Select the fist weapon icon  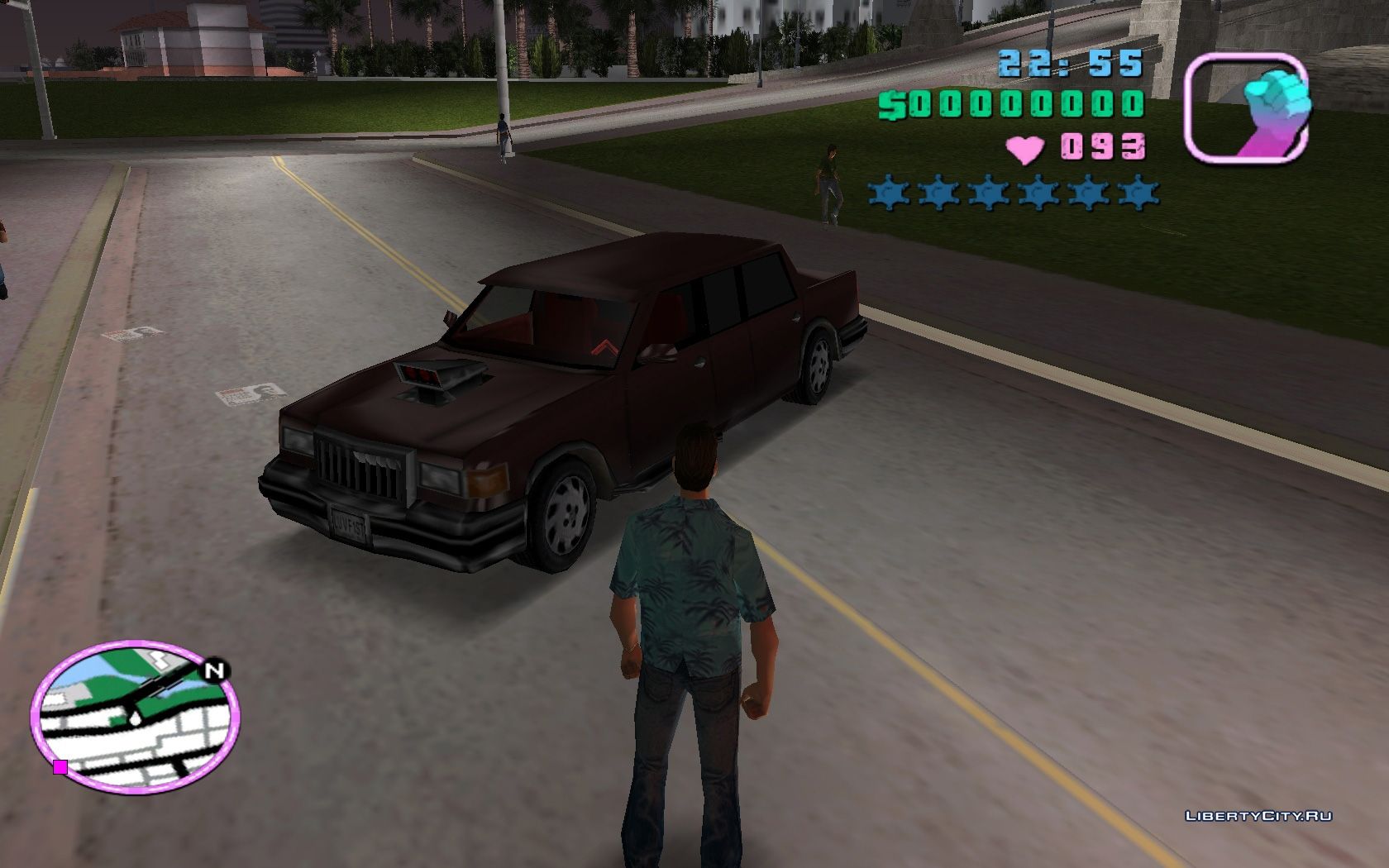(1248, 108)
